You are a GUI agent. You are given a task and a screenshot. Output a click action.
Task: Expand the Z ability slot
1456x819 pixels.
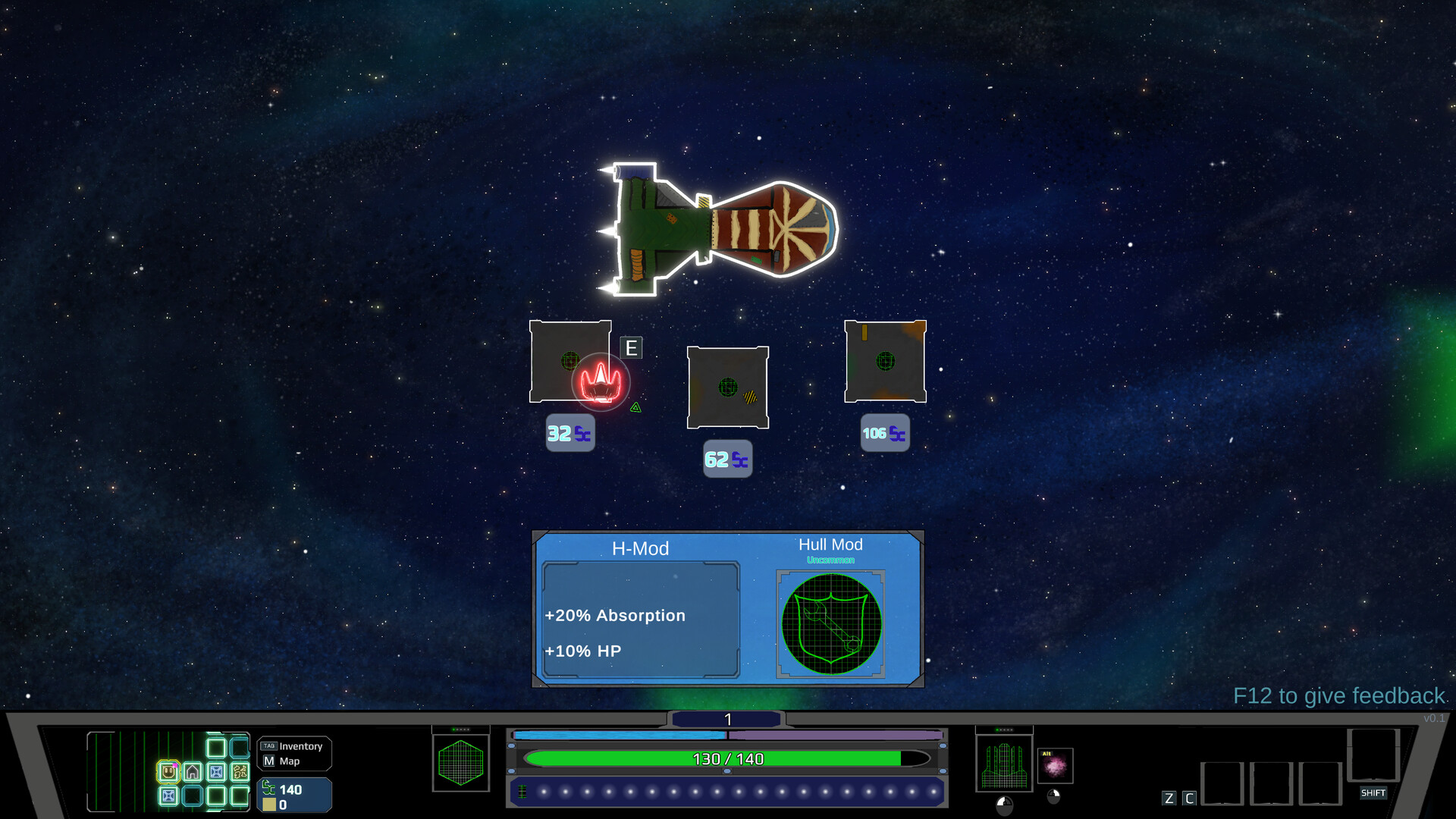coord(1169,798)
